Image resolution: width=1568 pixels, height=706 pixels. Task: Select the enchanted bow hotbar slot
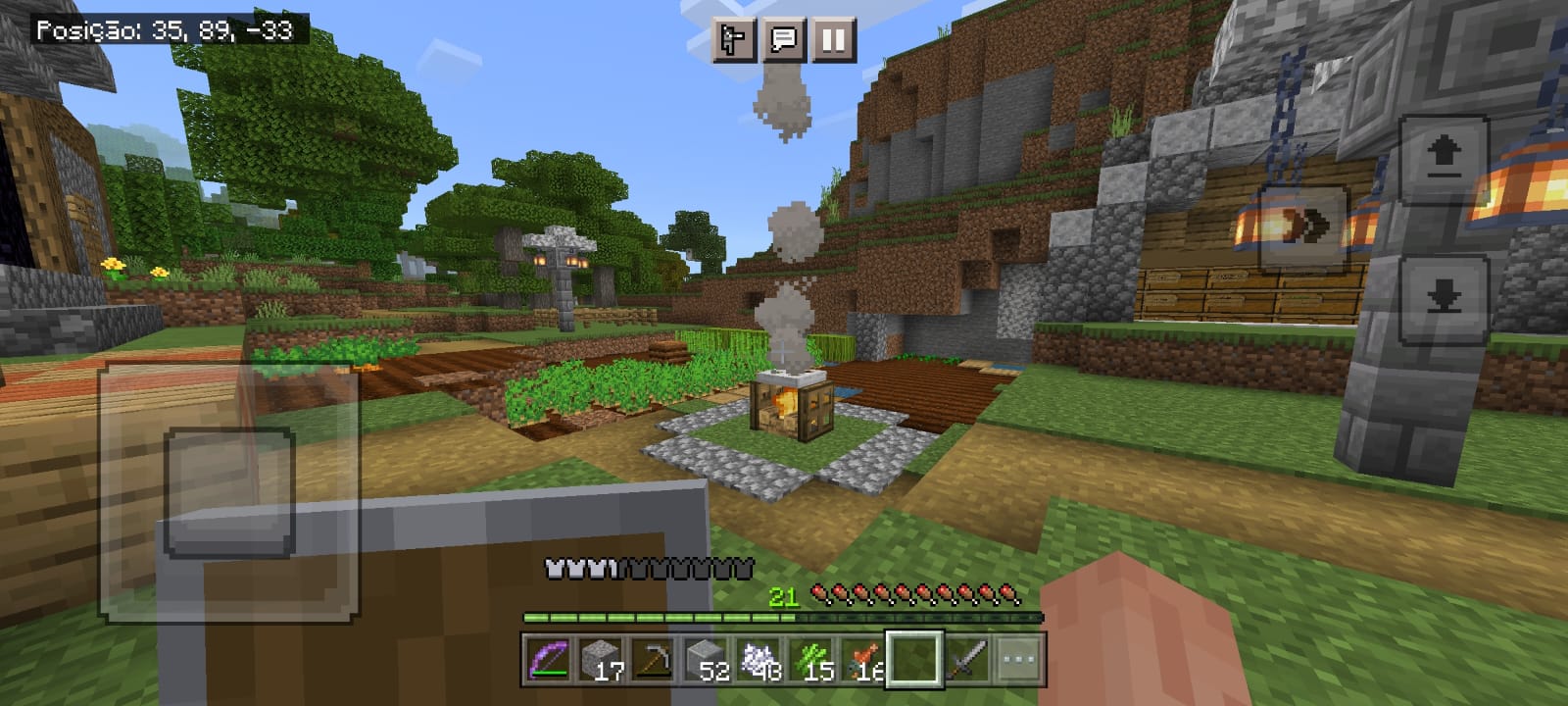click(548, 660)
